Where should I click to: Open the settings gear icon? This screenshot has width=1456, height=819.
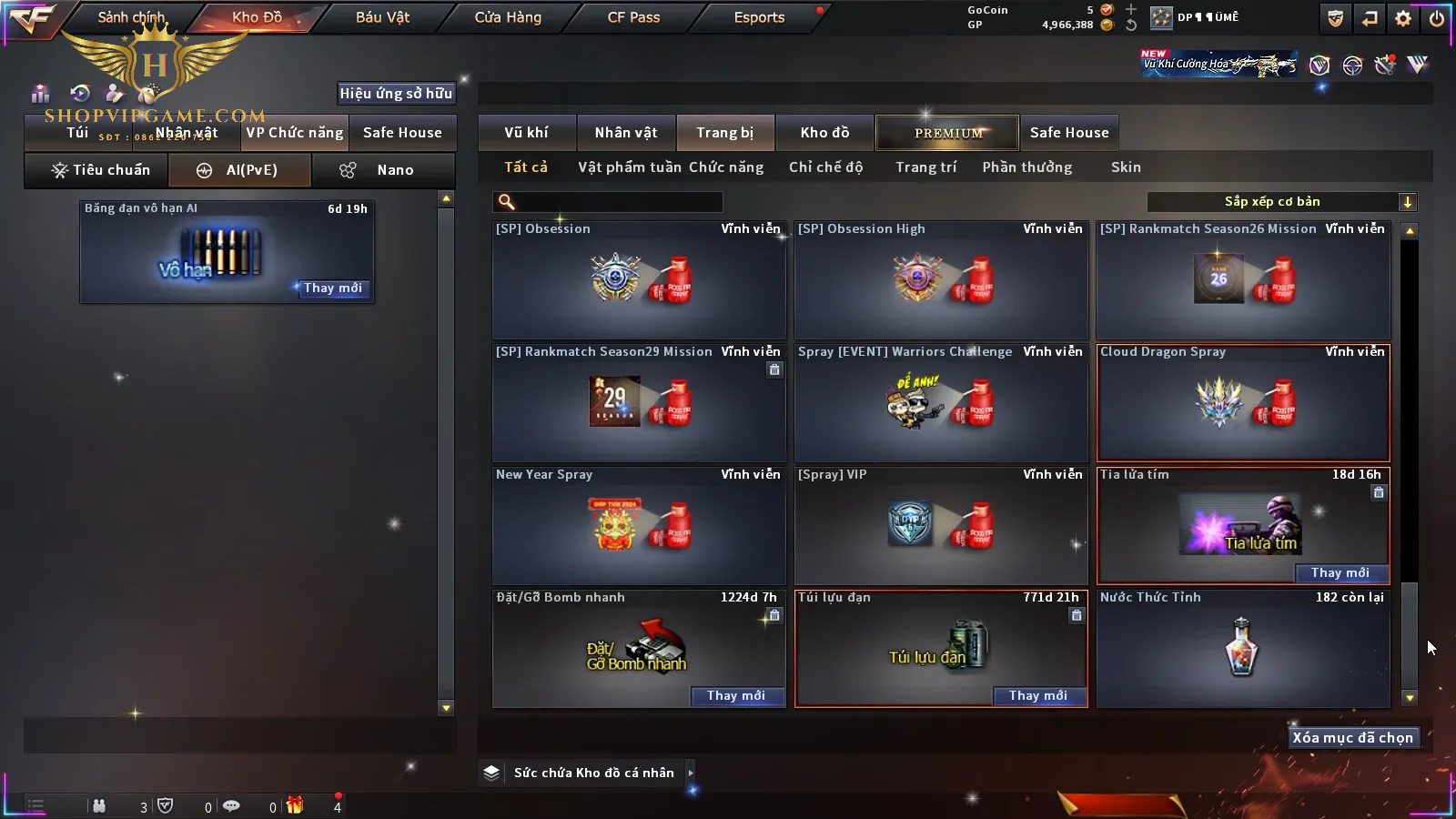[1403, 18]
